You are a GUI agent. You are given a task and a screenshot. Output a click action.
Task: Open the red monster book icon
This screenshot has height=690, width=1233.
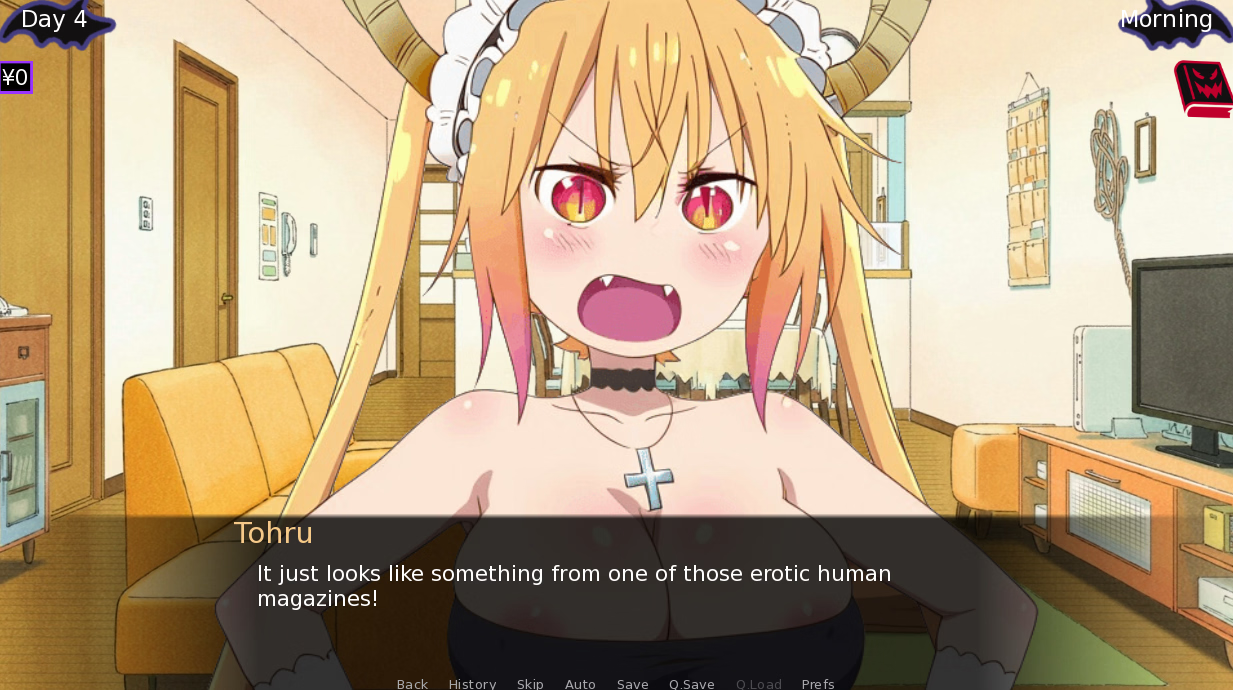1202,89
